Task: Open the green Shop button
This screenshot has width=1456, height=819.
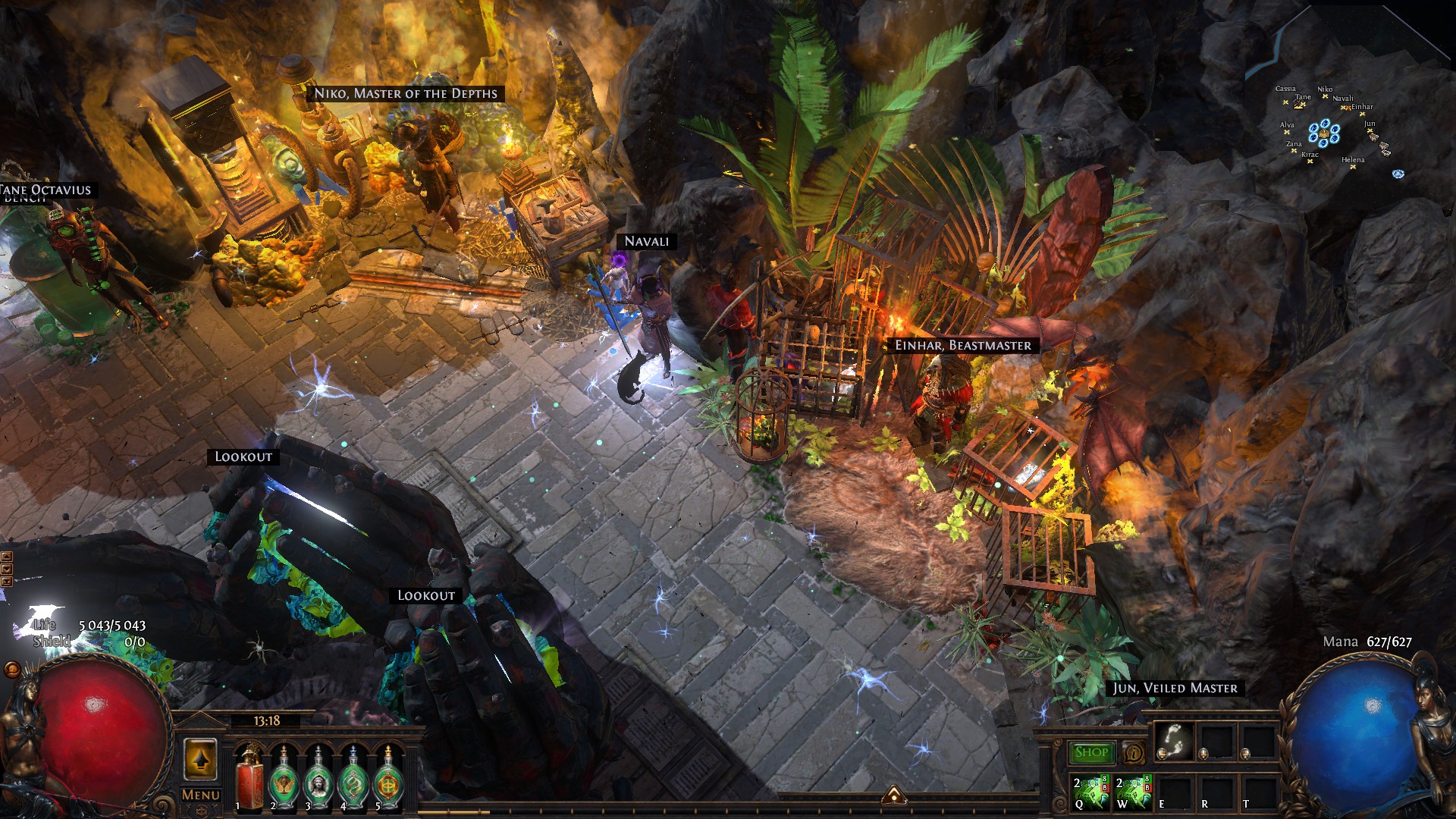Action: coord(1091,752)
